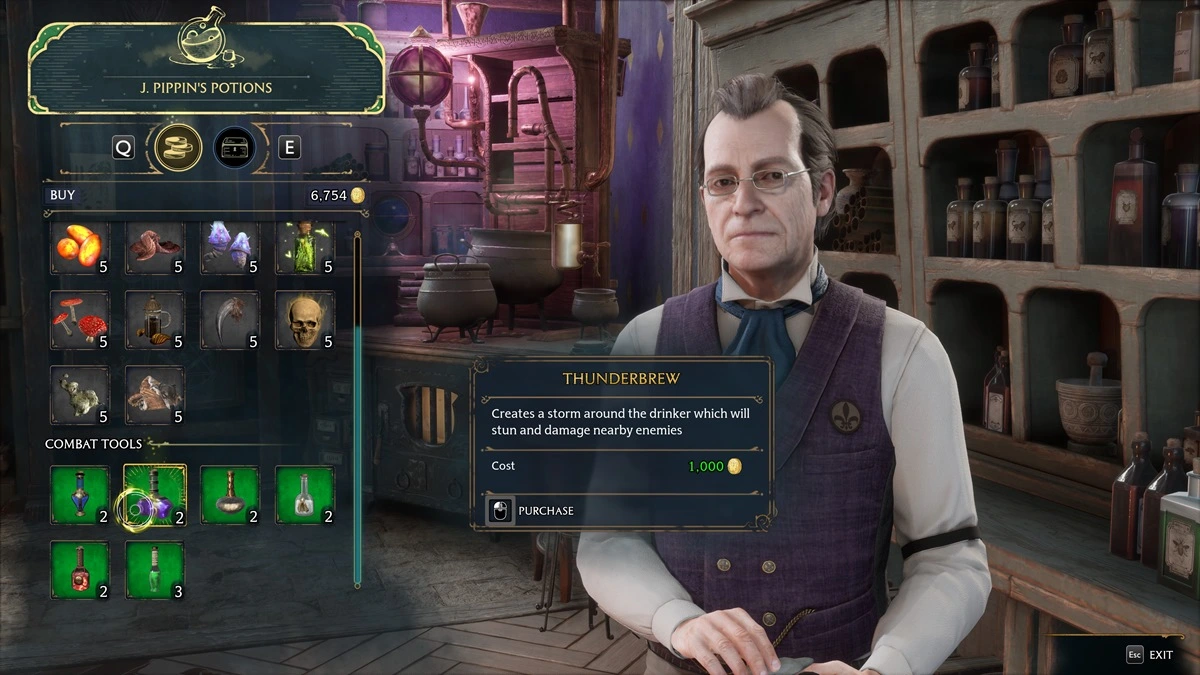The image size is (1200, 675).
Task: Open the sell chest tab
Action: 234,148
